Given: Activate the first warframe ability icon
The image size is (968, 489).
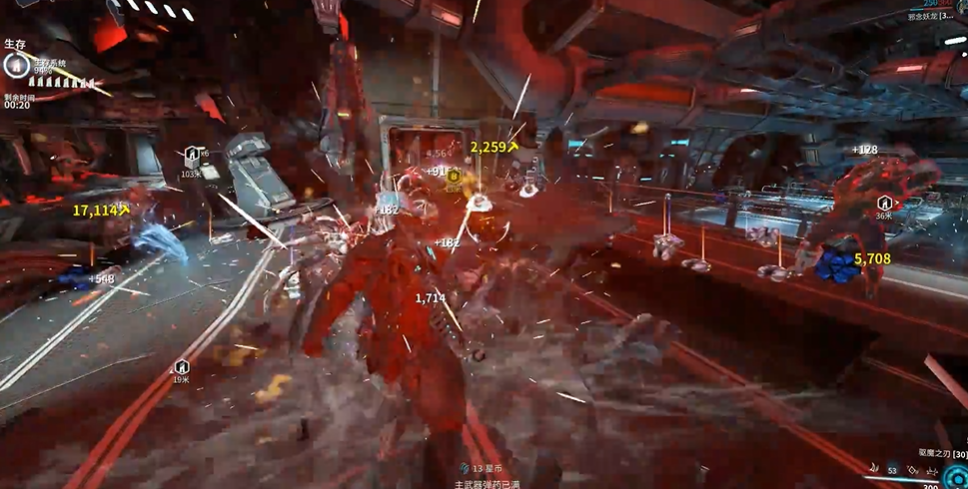Looking at the screenshot, I should [872, 470].
